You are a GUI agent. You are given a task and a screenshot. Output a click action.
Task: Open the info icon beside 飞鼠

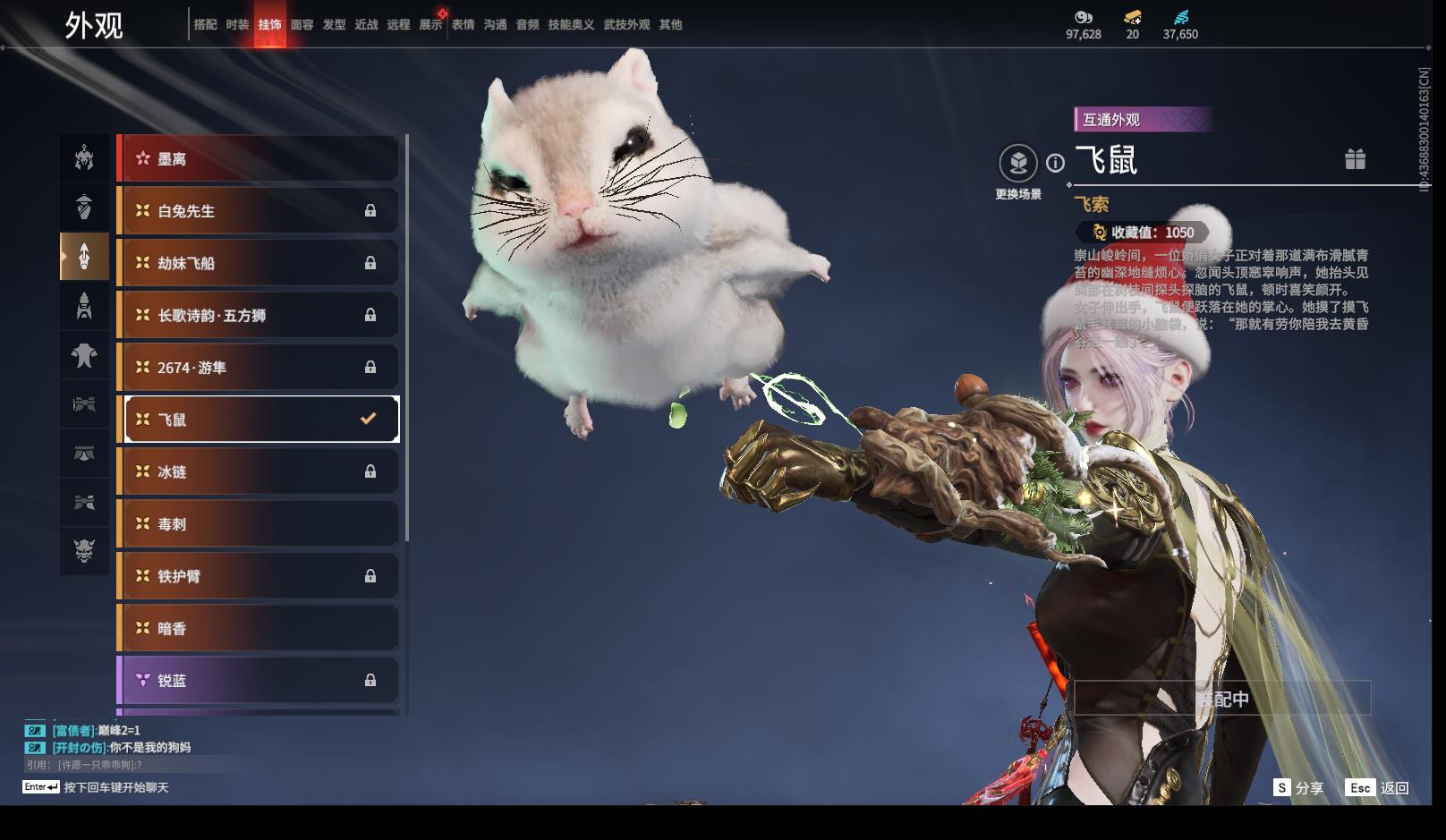coord(1056,163)
